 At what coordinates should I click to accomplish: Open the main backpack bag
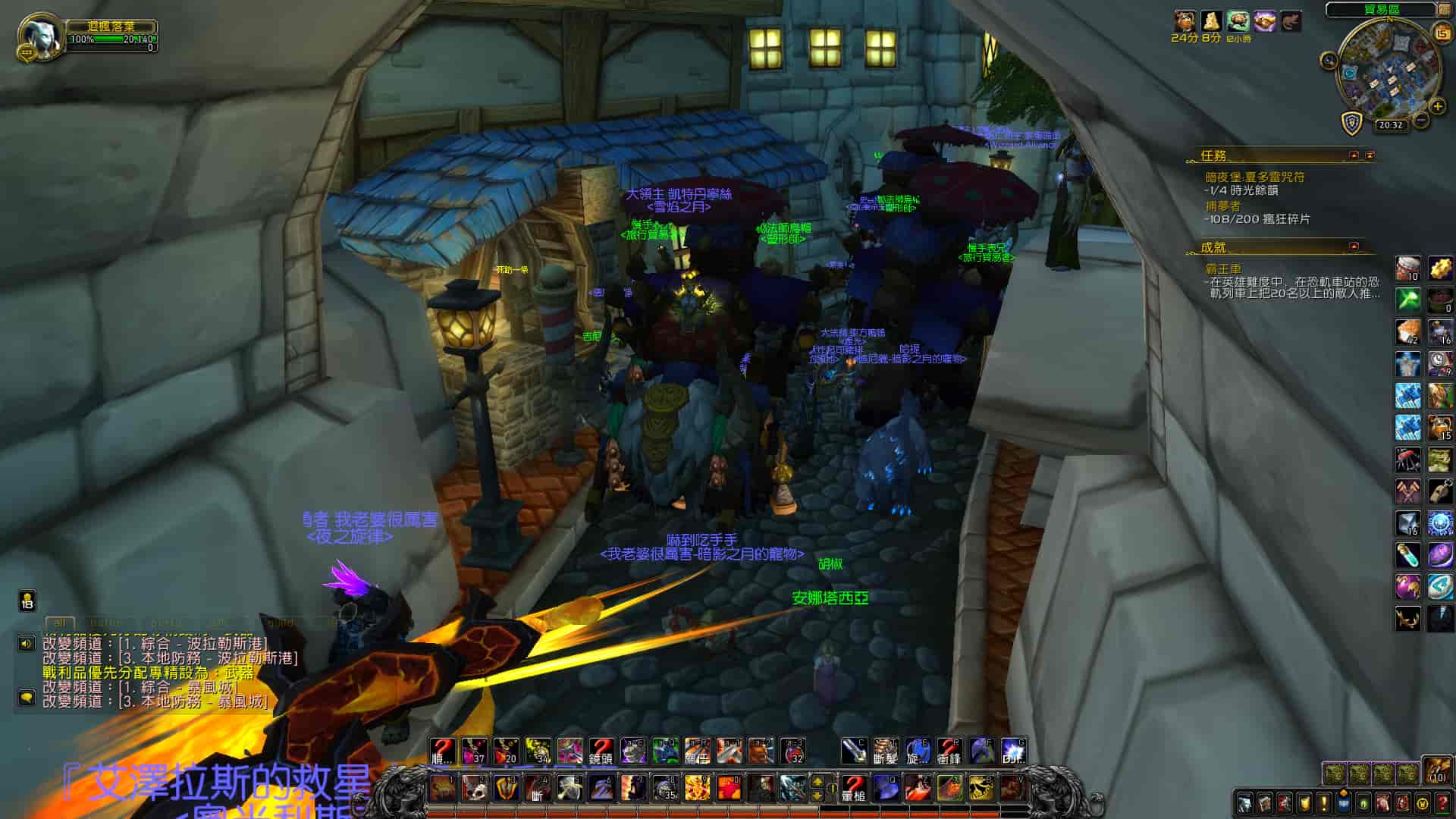pos(1436,770)
